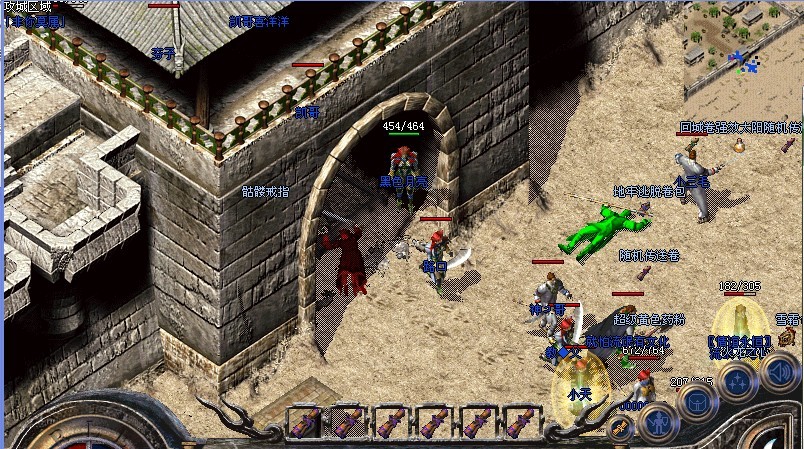The height and width of the screenshot is (449, 804).
Task: Open the round helmet-shaped menu button
Action: 696,399
